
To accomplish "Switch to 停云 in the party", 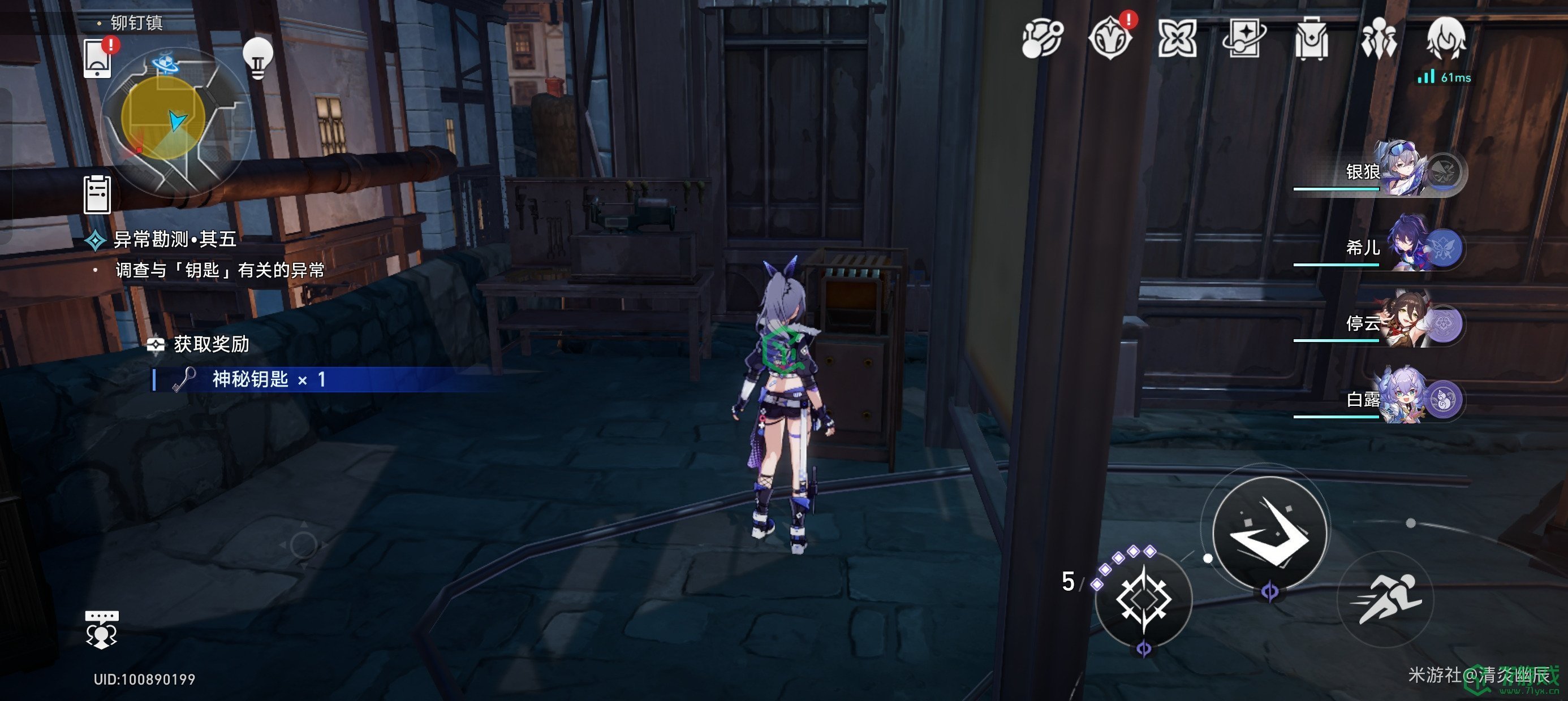I will [1400, 323].
